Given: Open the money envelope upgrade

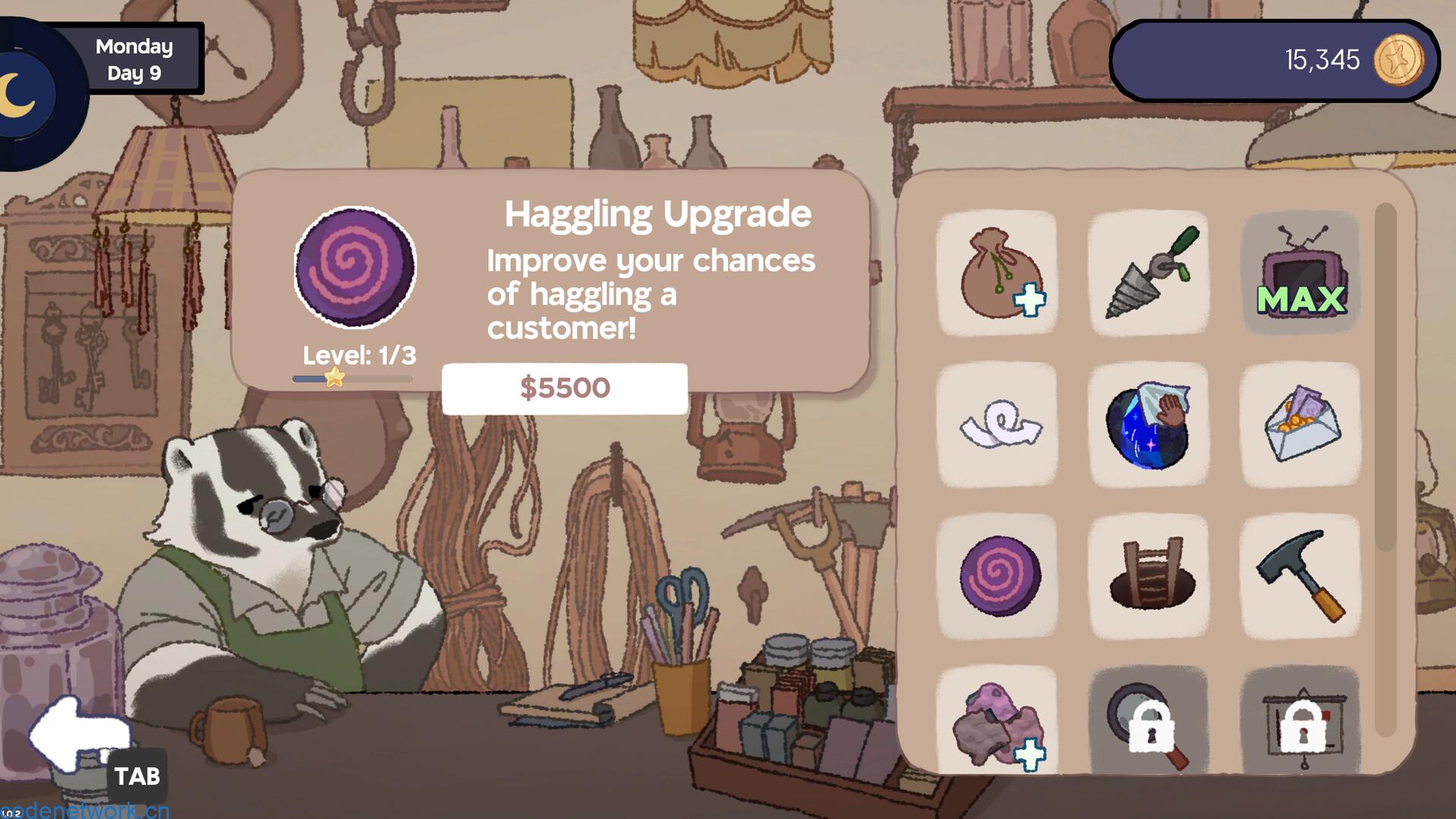Looking at the screenshot, I should (1301, 423).
